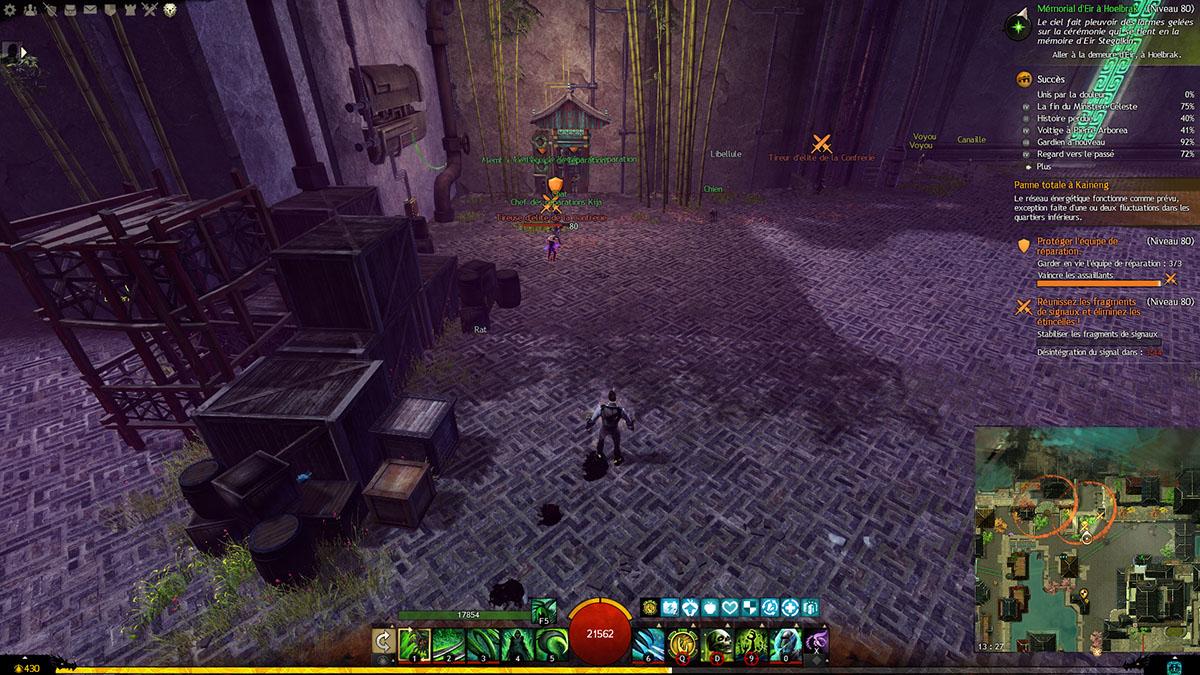Open the crossed swords PvP panel

pyautogui.click(x=150, y=10)
